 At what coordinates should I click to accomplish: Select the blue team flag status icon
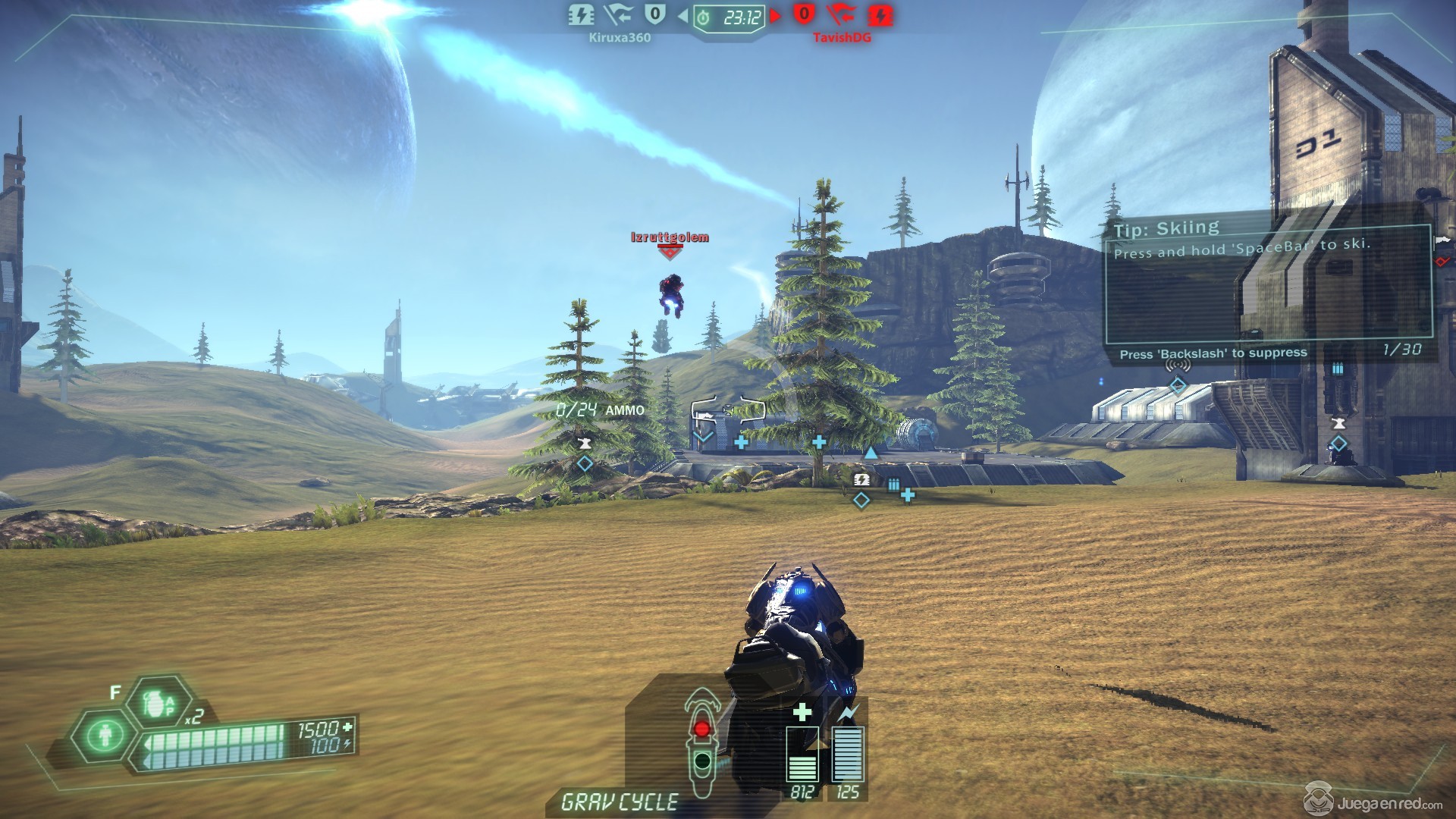coord(619,14)
